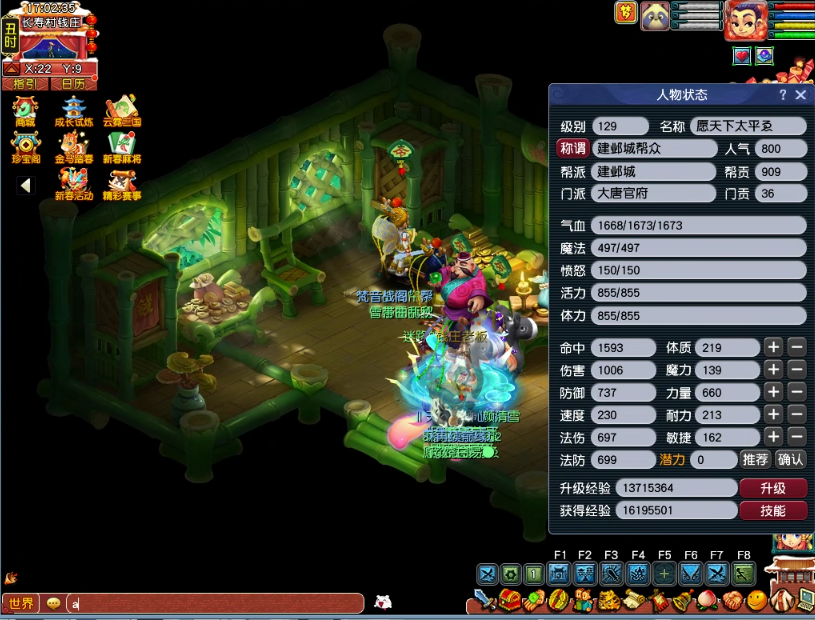Close the 人物状态 character status panel

pyautogui.click(x=800, y=95)
